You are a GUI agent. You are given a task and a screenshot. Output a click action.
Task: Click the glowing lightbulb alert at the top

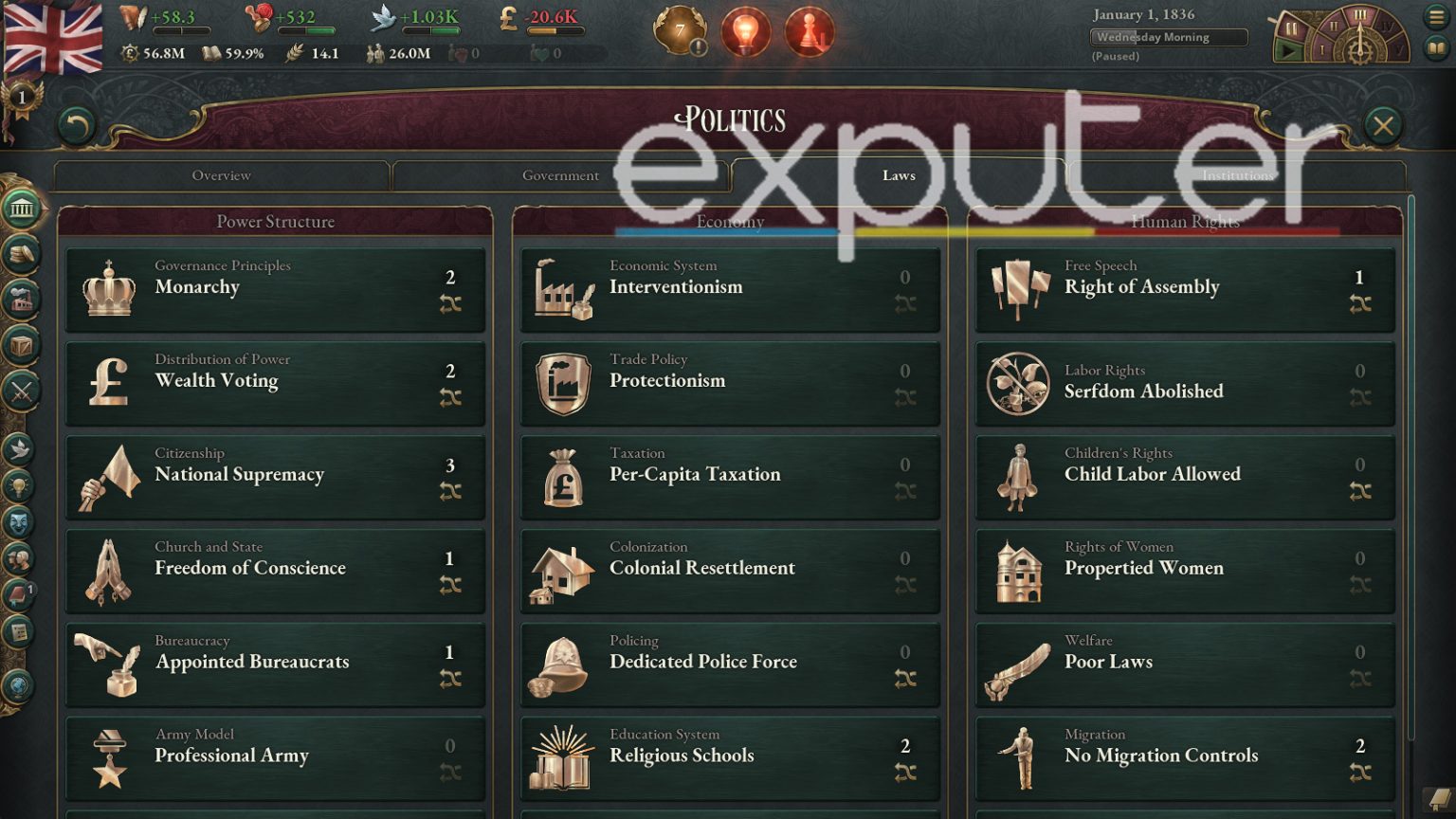[x=746, y=28]
